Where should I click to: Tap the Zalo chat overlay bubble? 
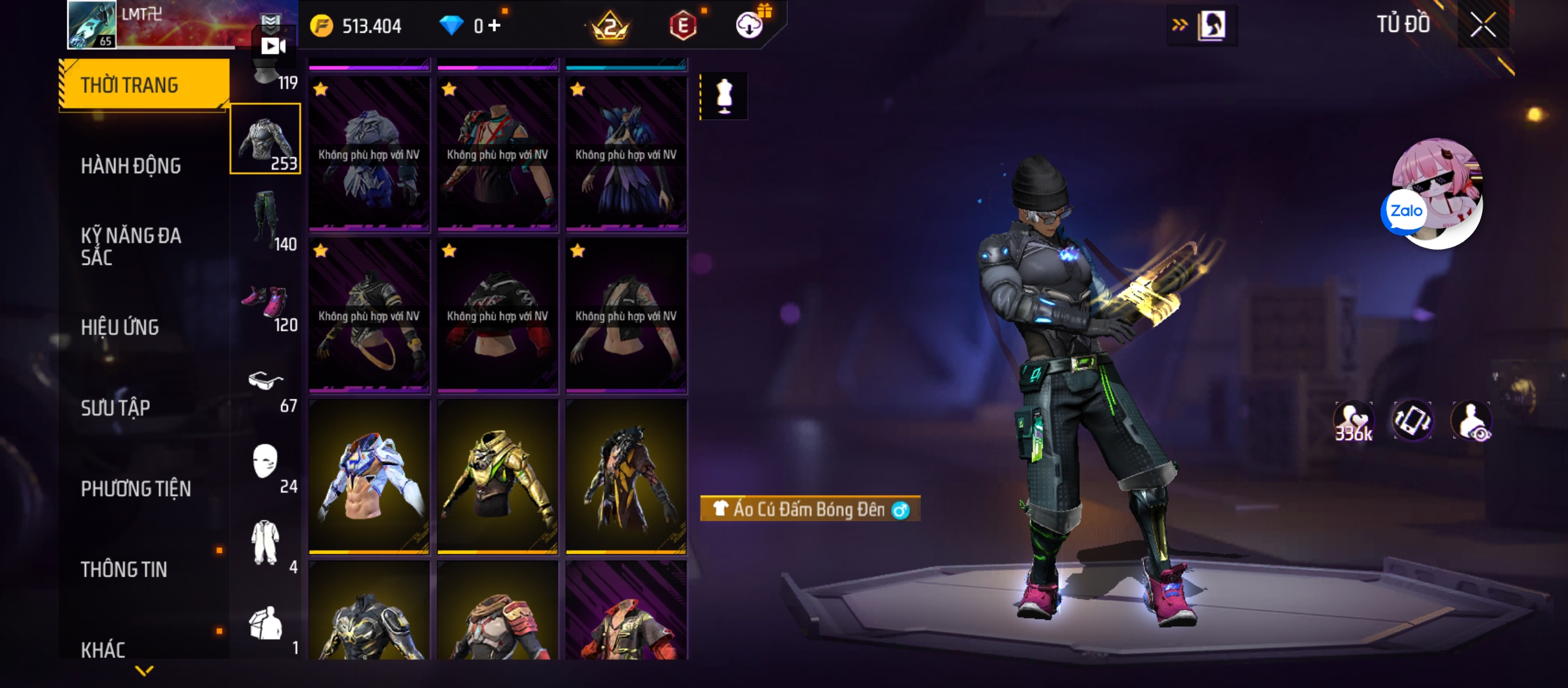coord(1405,211)
